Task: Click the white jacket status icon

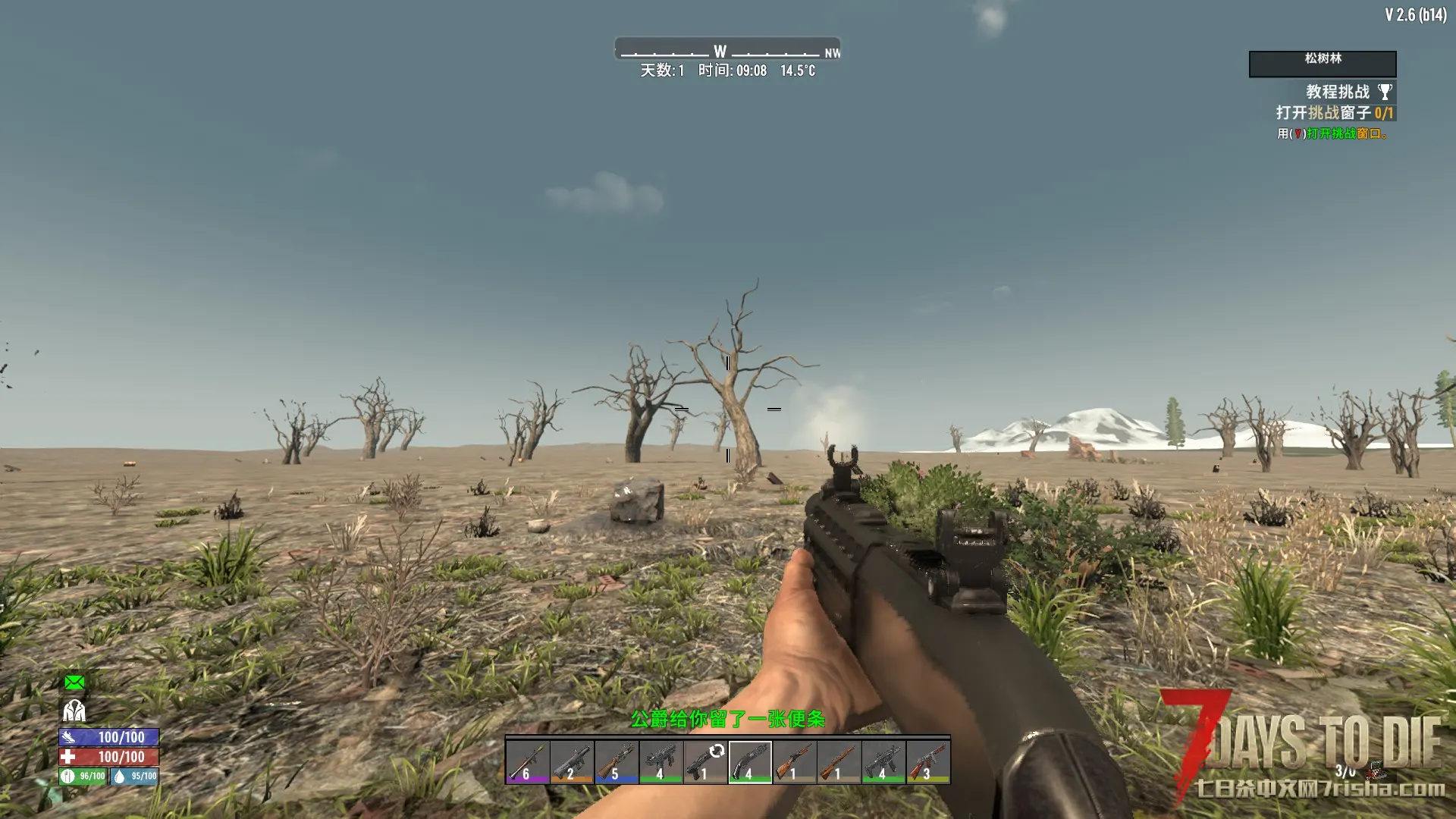Action: pyautogui.click(x=74, y=711)
